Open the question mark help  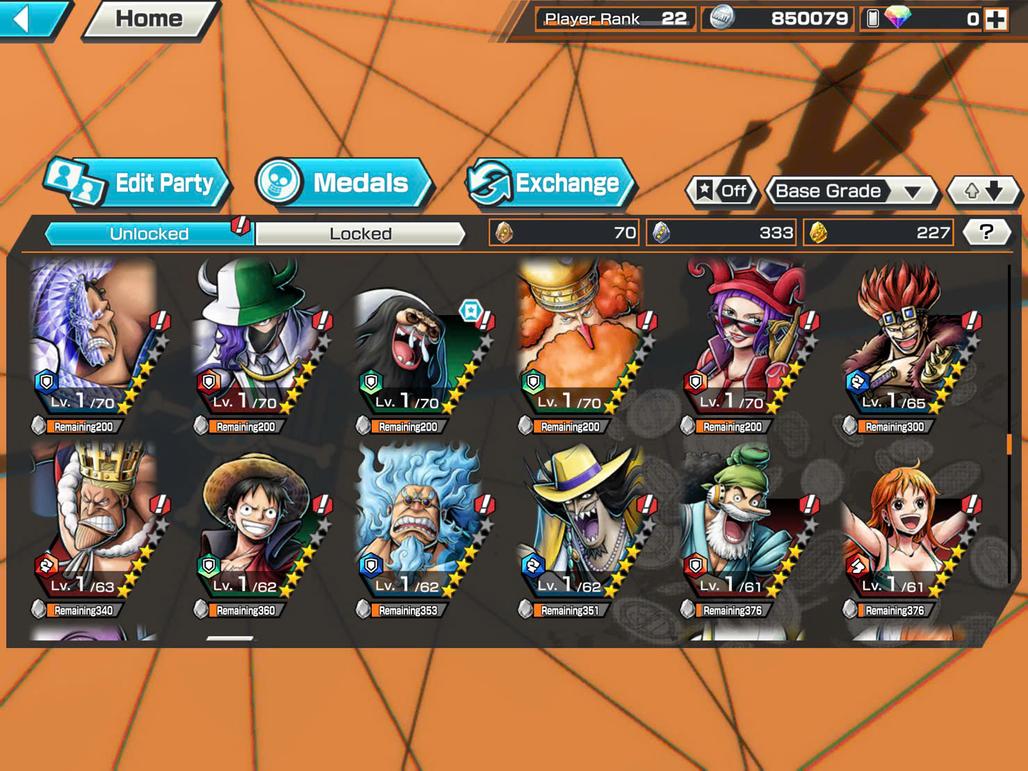pyautogui.click(x=986, y=233)
